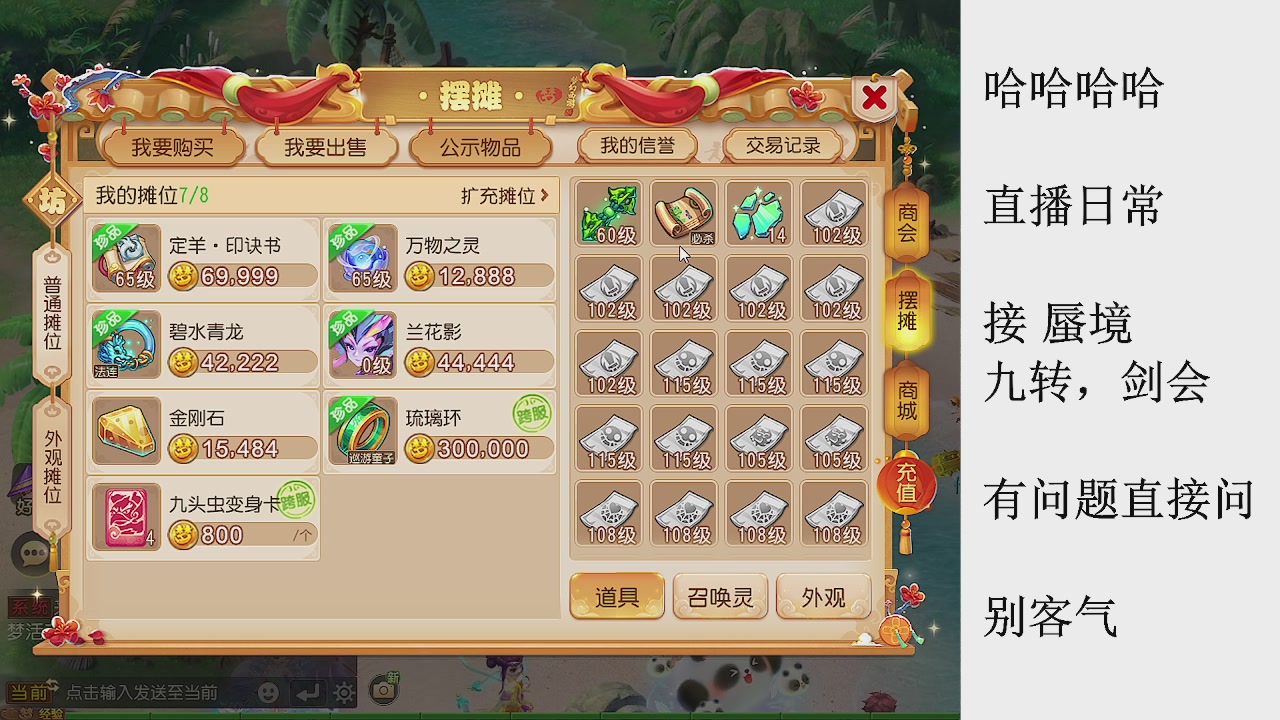
Task: Open the 交易记录 tab
Action: click(x=784, y=145)
